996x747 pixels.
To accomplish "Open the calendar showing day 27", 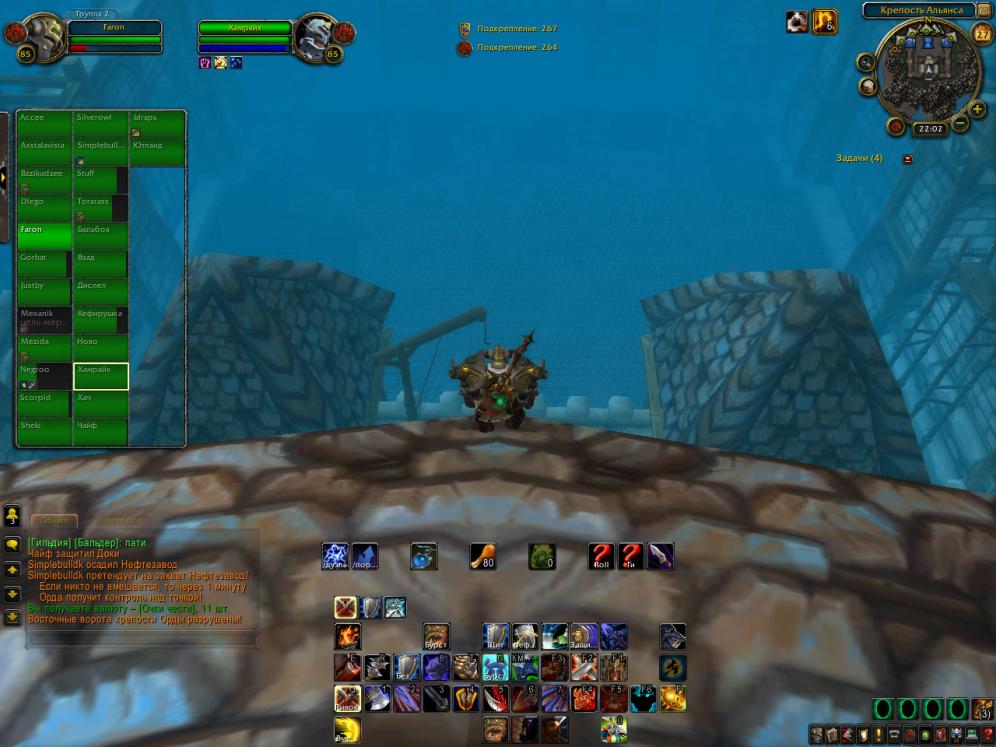I will [x=982, y=33].
